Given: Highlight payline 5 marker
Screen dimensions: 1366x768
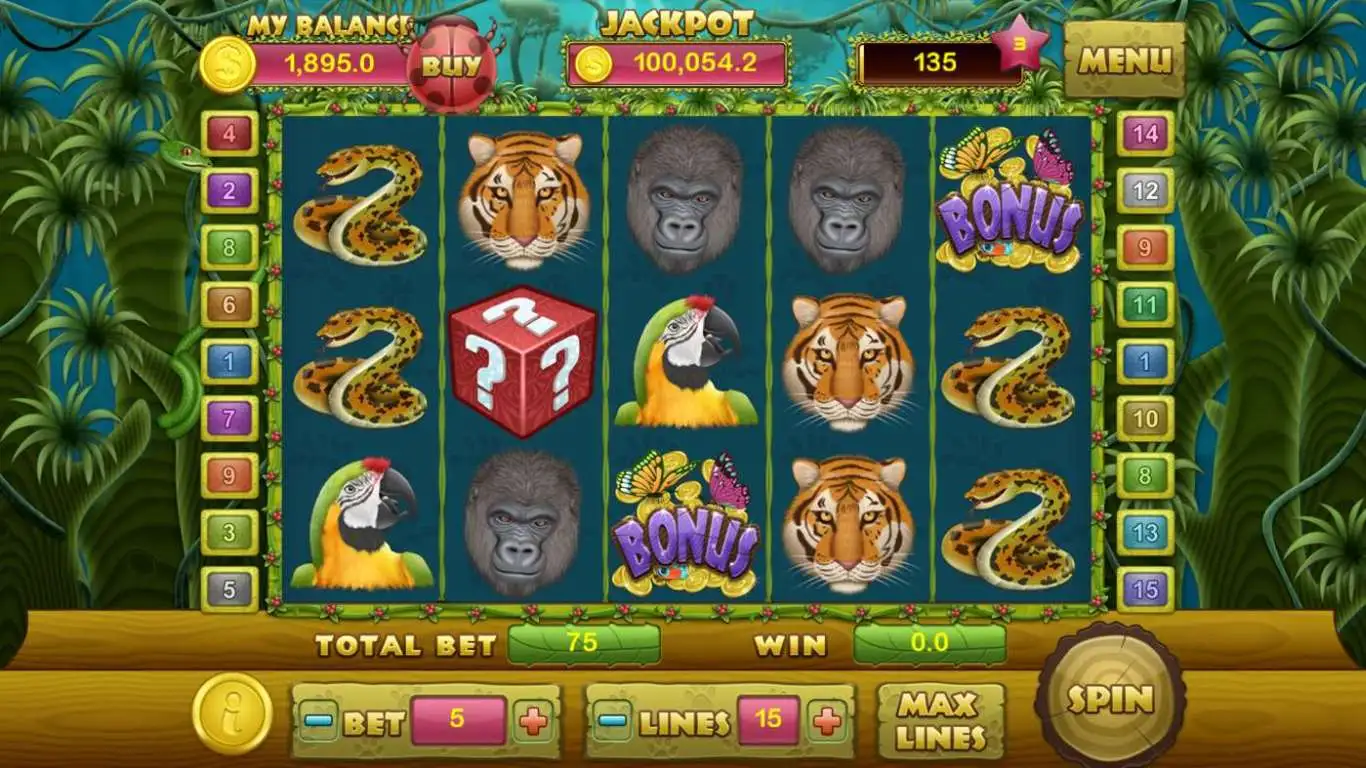Looking at the screenshot, I should point(229,590).
